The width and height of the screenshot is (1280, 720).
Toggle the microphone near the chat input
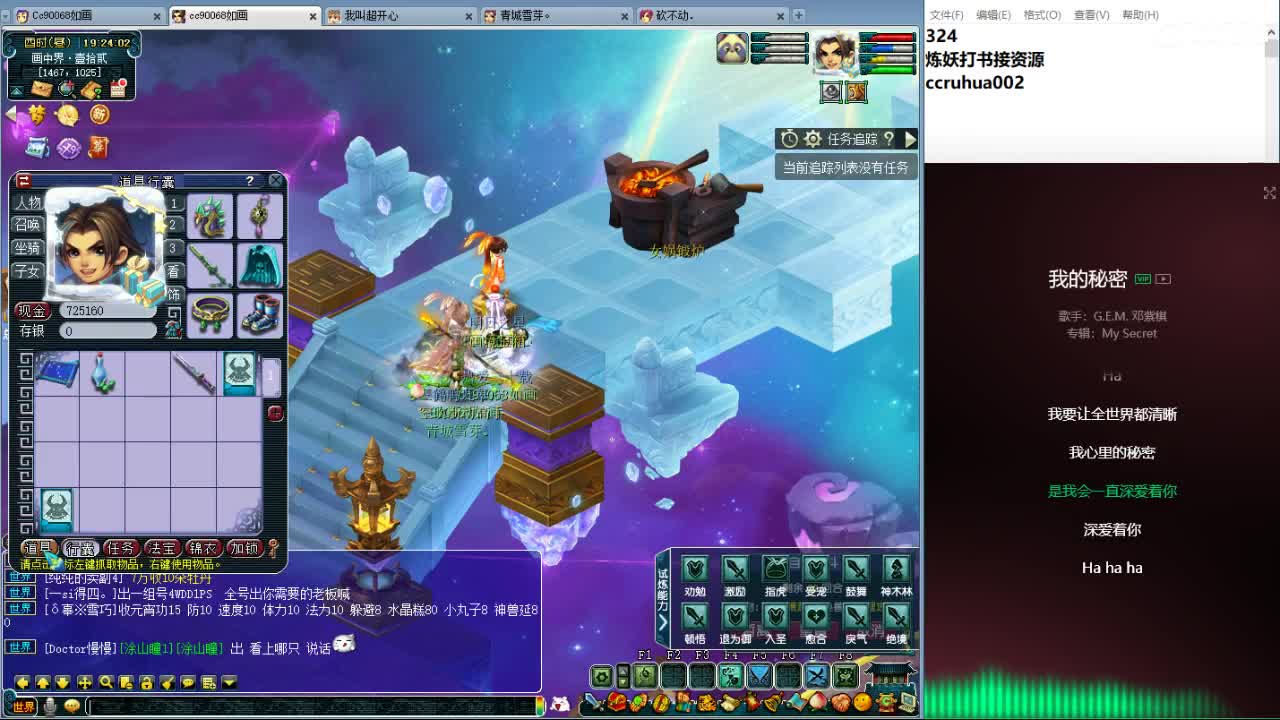point(50,707)
